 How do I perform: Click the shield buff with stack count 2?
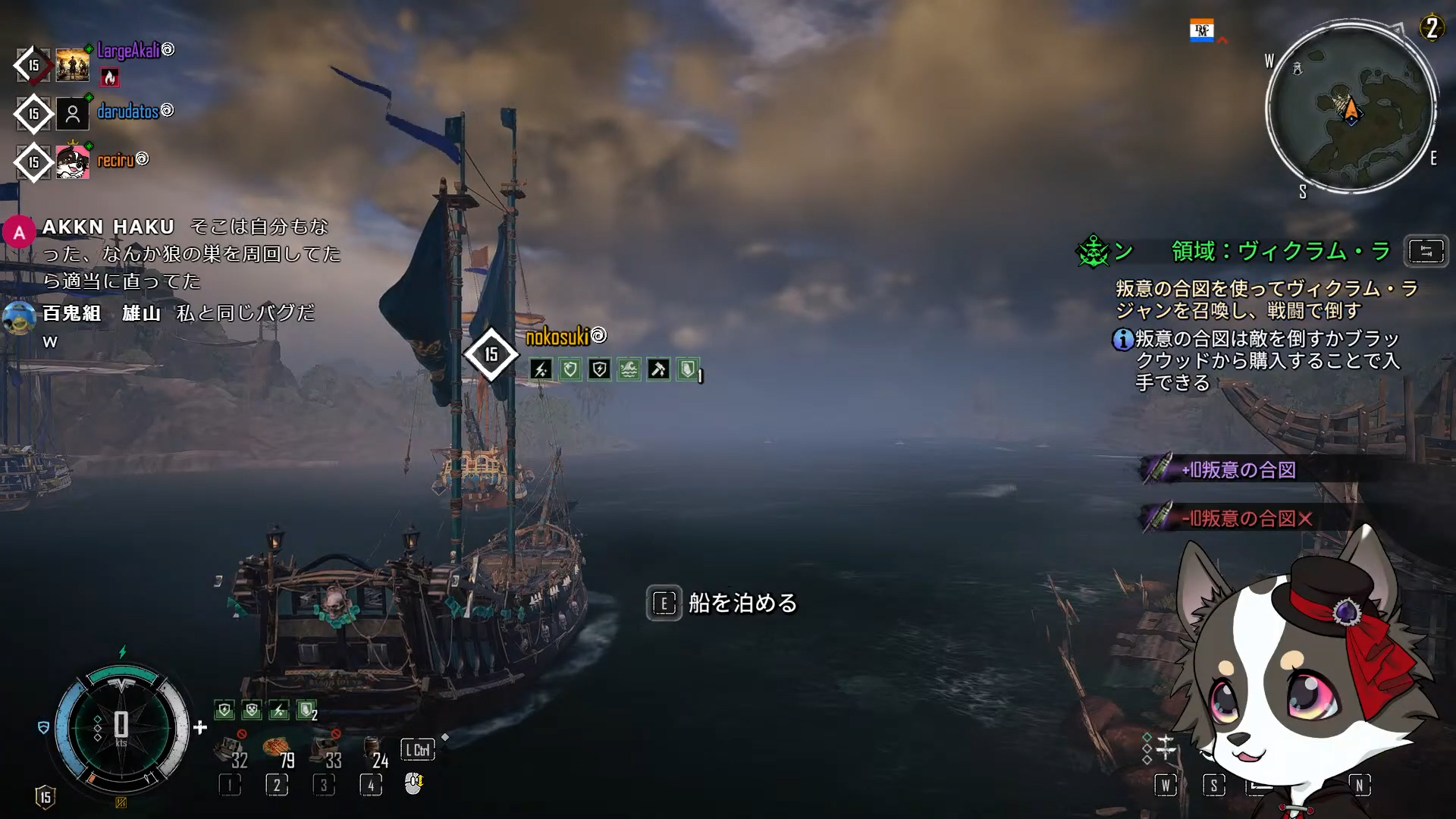(x=306, y=711)
